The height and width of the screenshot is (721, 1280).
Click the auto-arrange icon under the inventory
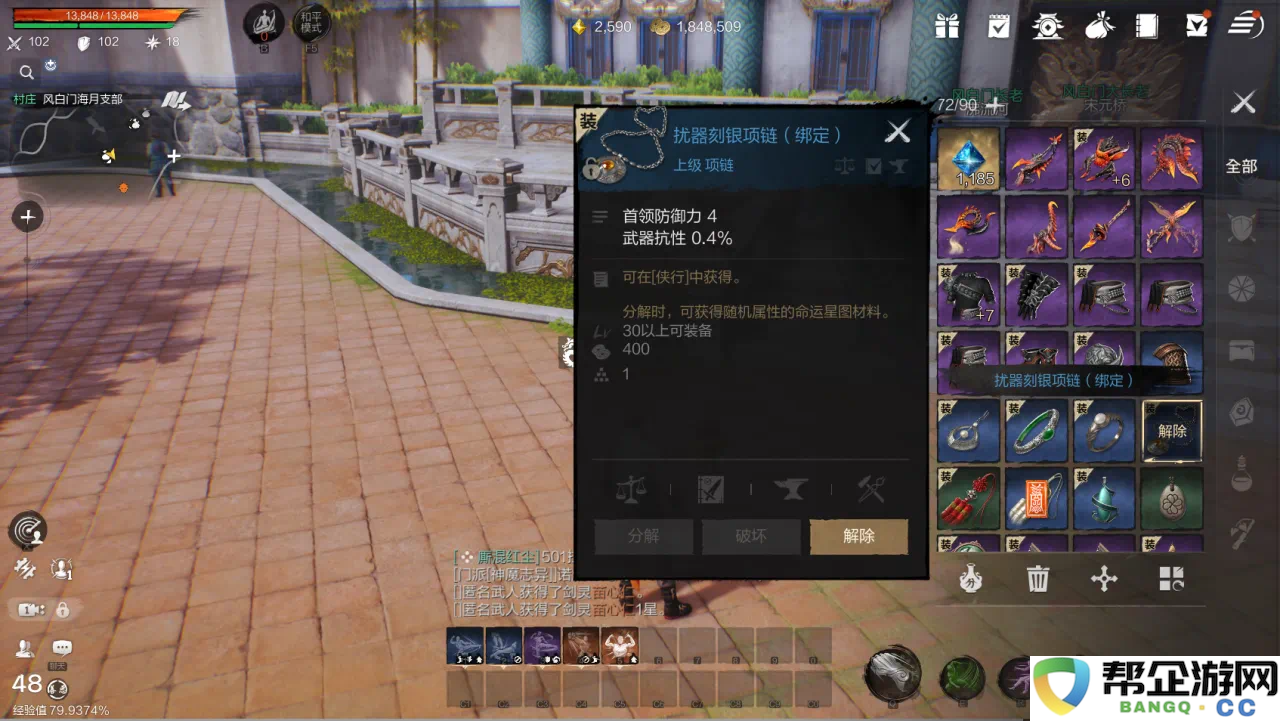coord(1172,578)
